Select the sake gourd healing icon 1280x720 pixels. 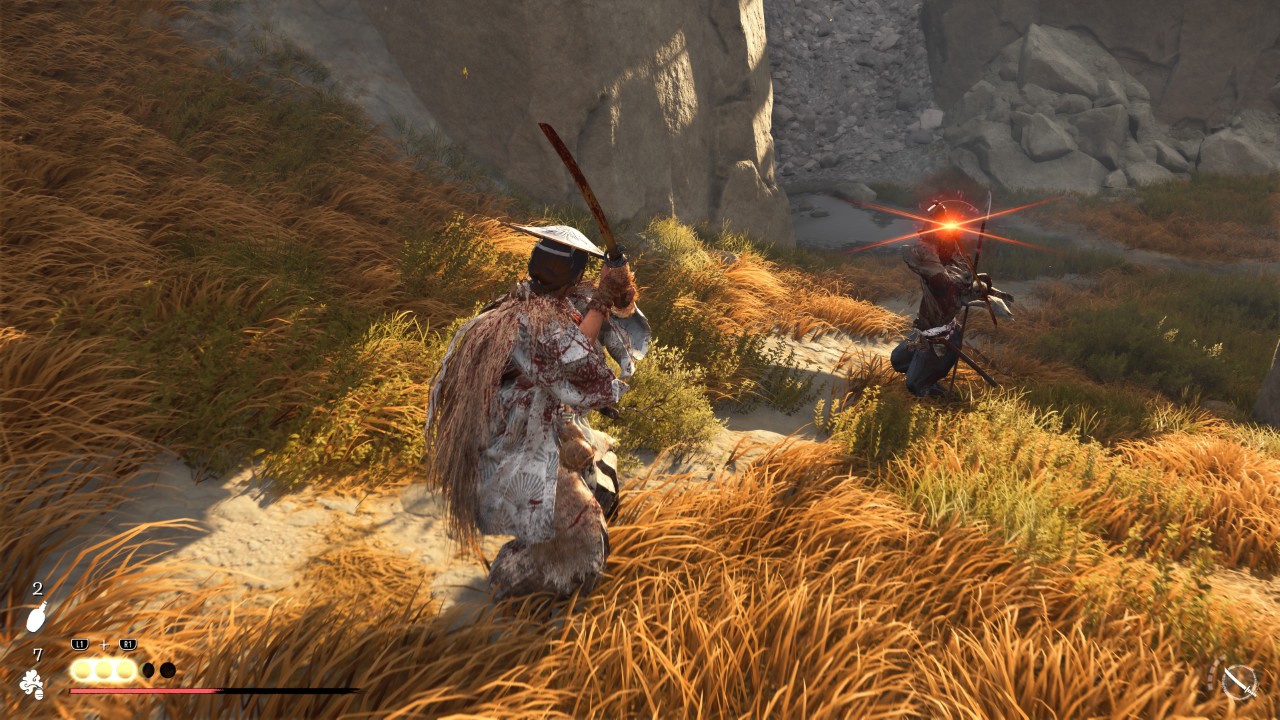coord(36,618)
